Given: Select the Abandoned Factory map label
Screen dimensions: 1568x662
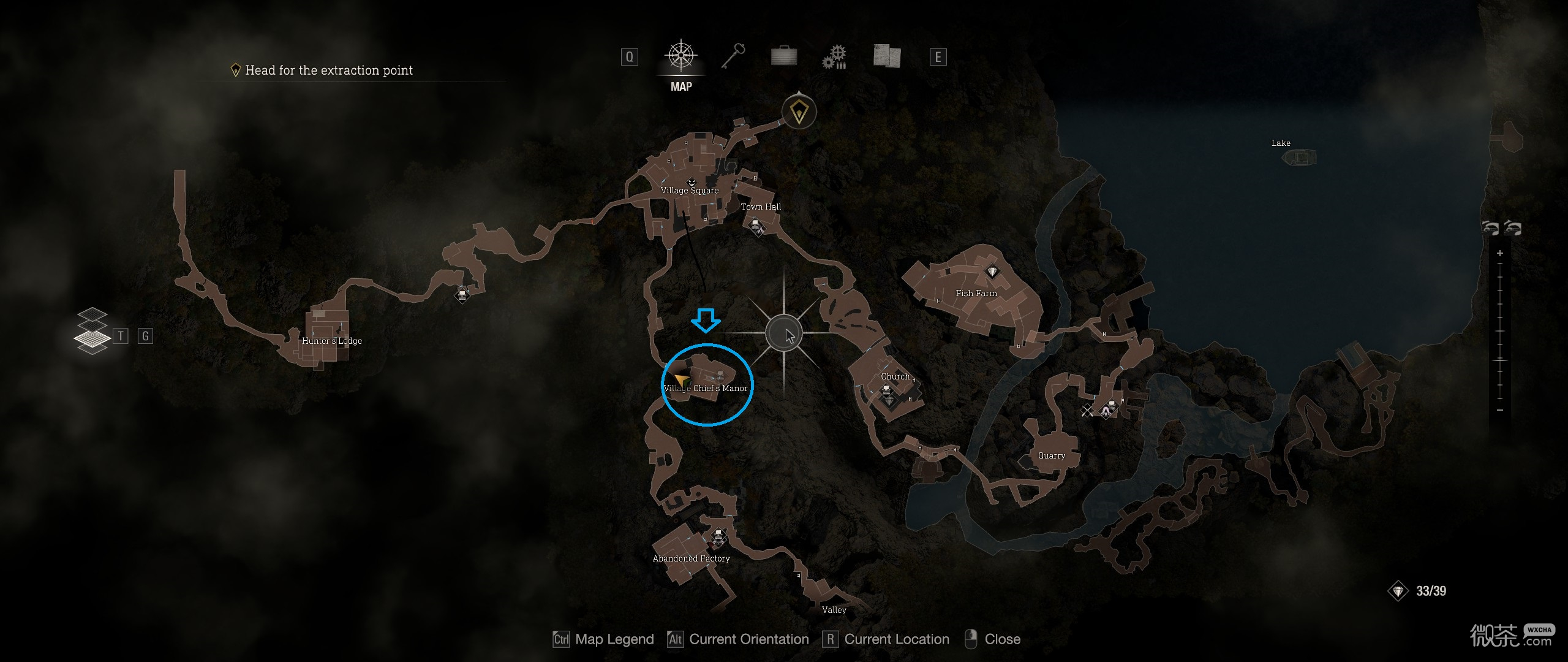Looking at the screenshot, I should pyautogui.click(x=691, y=558).
